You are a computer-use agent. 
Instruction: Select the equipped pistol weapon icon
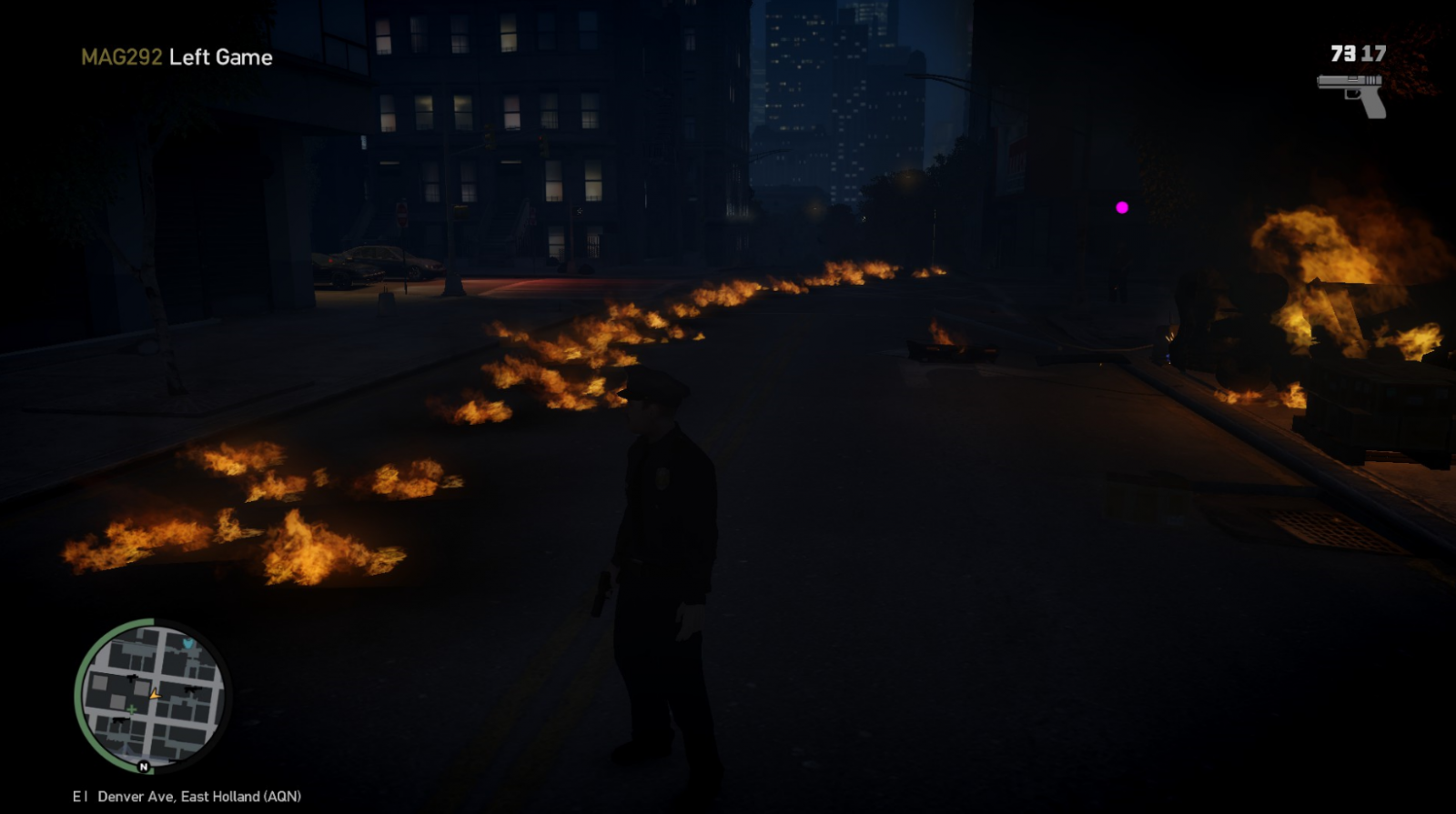(1352, 93)
